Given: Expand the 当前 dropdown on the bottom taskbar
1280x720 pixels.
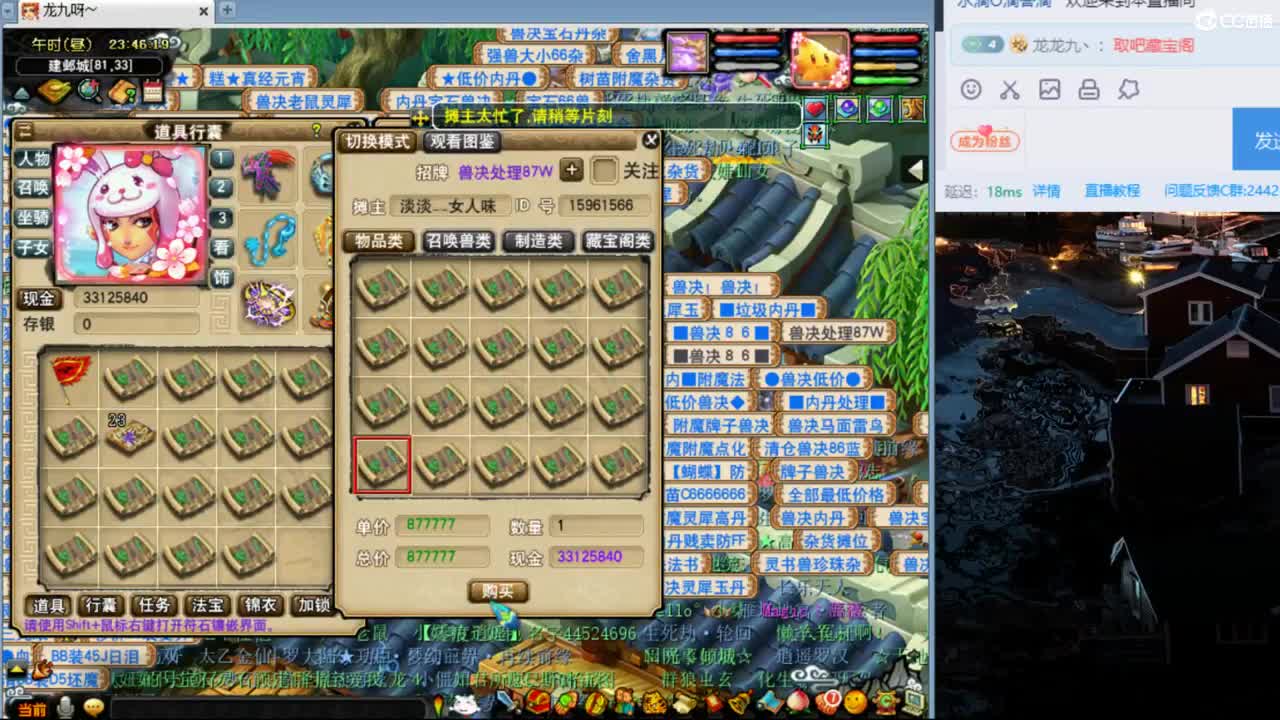Looking at the screenshot, I should [30, 706].
